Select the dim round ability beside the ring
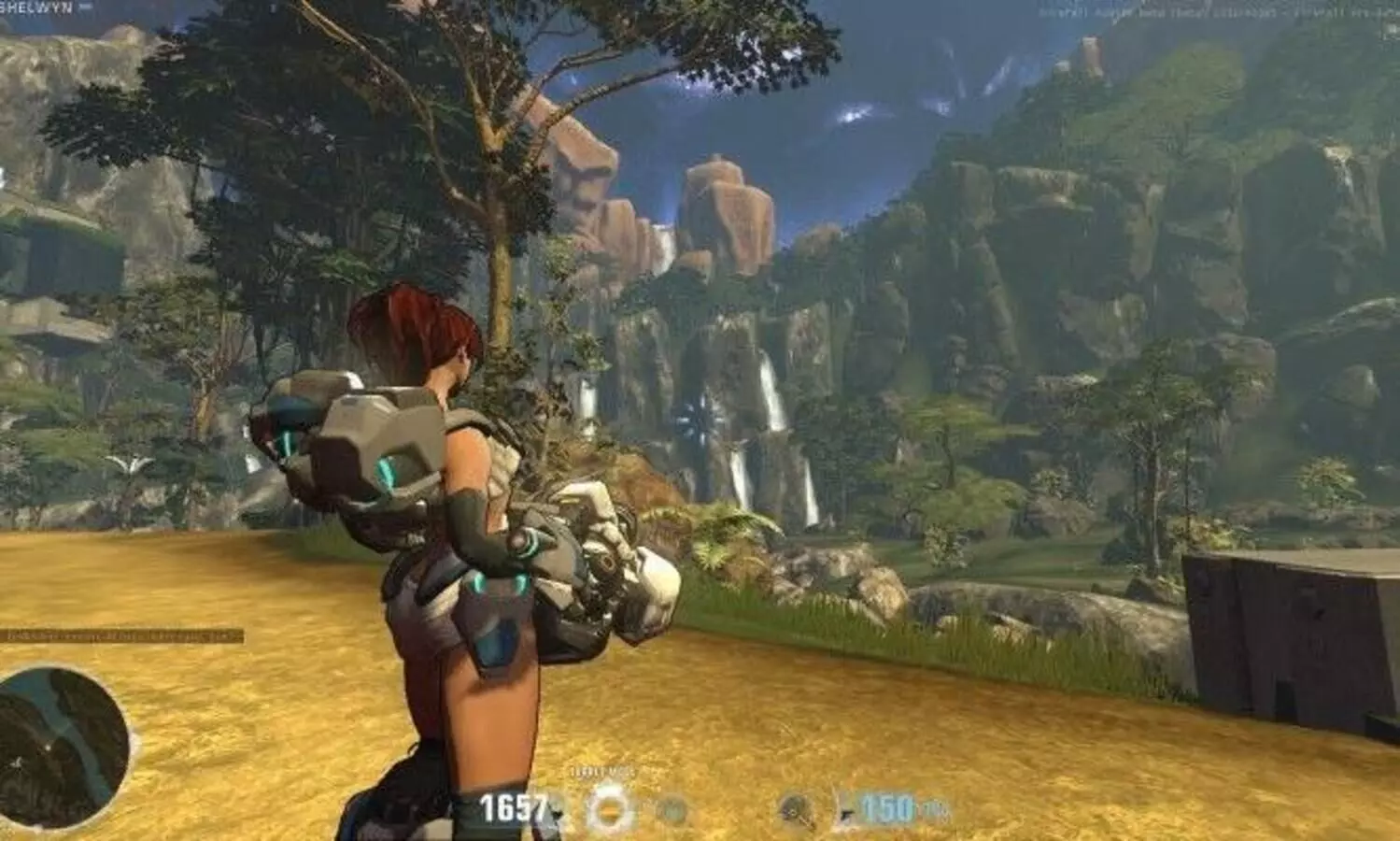 [670, 809]
